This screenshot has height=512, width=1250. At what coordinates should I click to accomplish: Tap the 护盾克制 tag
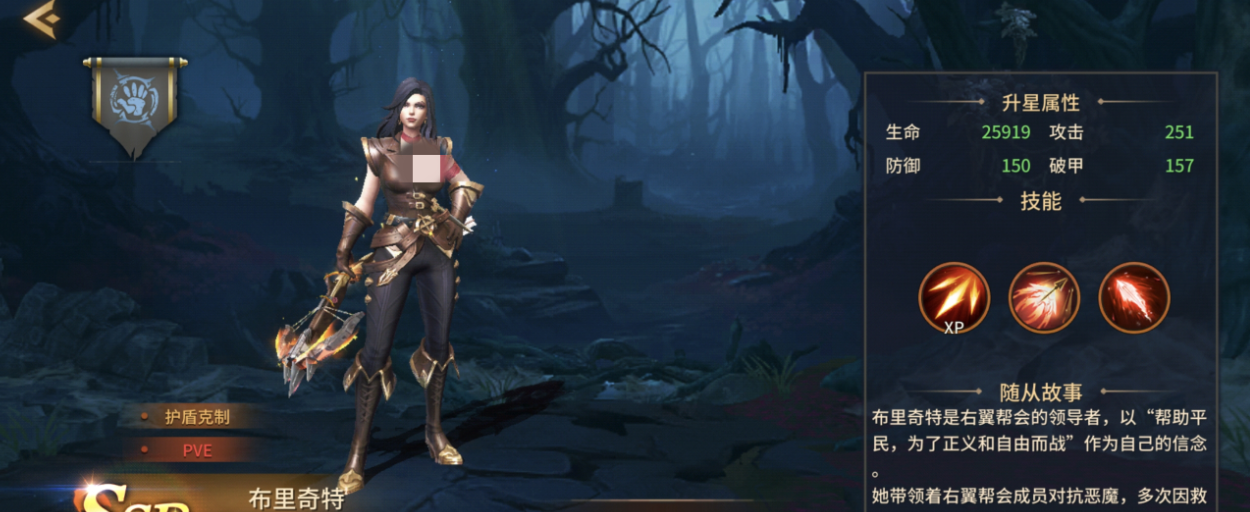click(197, 417)
